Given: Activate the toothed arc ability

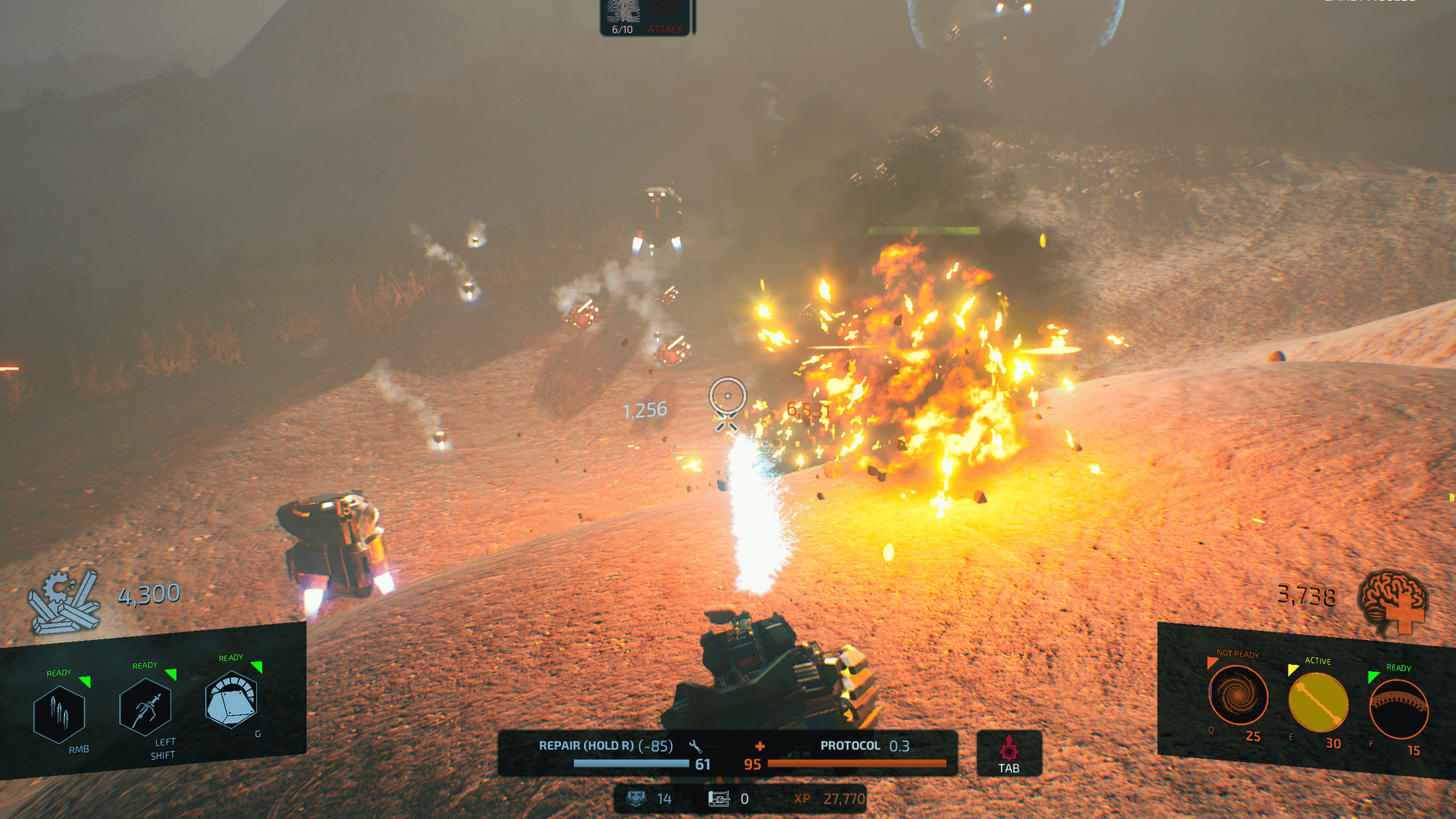Looking at the screenshot, I should pyautogui.click(x=1398, y=709).
